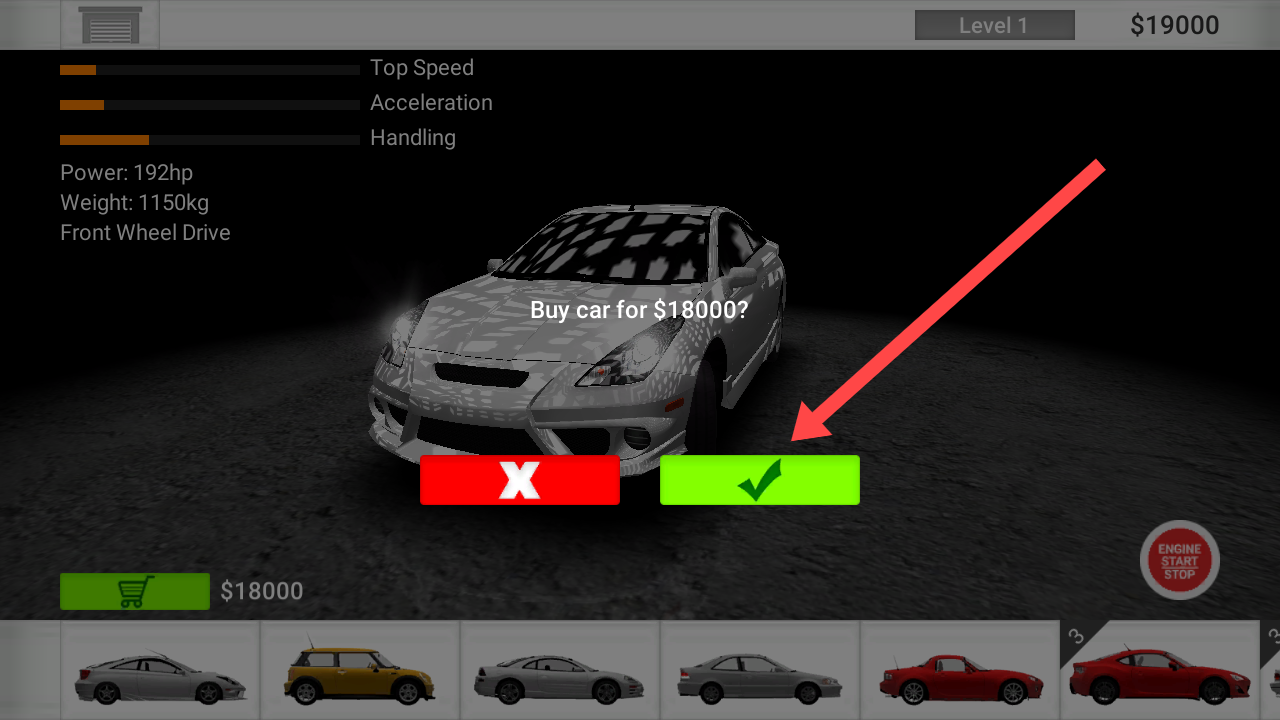Choose the red roadster without a lock badge
Viewport: 1280px width, 720px height.
coord(959,671)
